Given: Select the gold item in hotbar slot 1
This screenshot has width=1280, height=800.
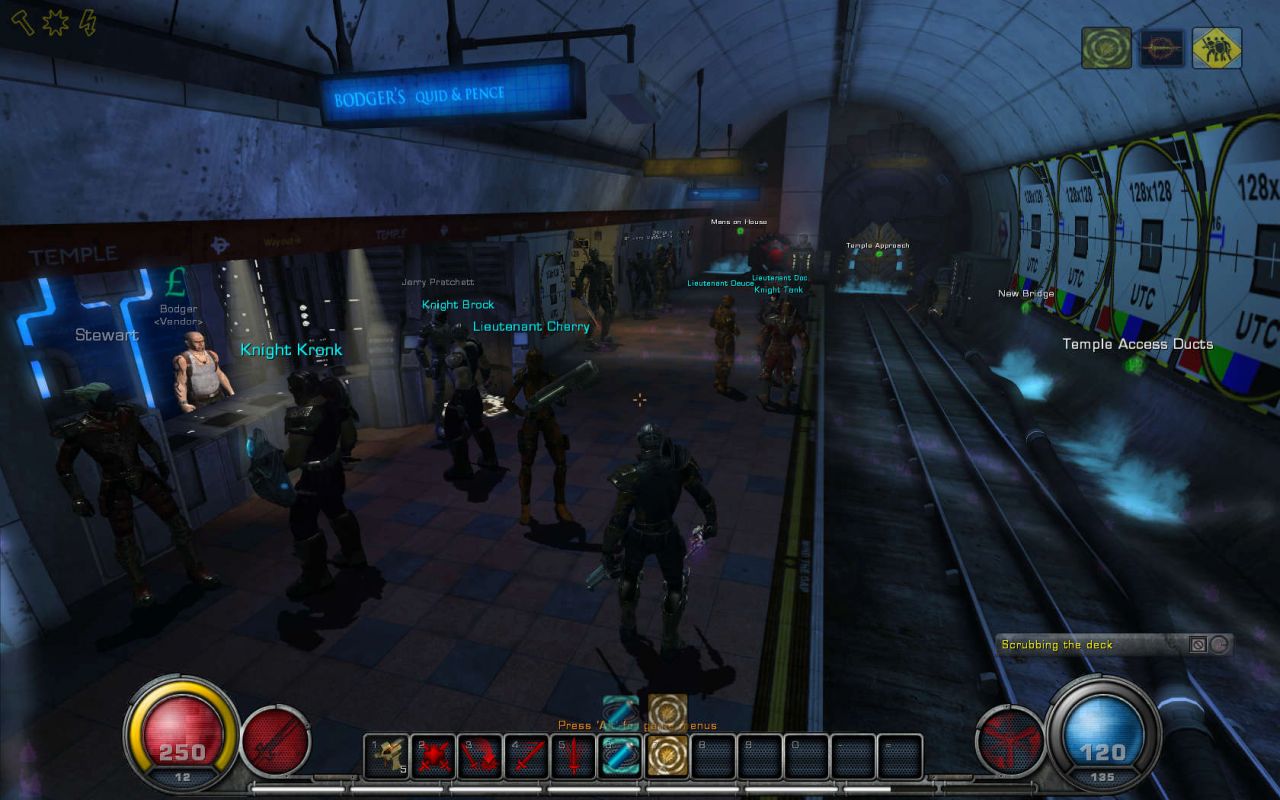Looking at the screenshot, I should pyautogui.click(x=386, y=757).
